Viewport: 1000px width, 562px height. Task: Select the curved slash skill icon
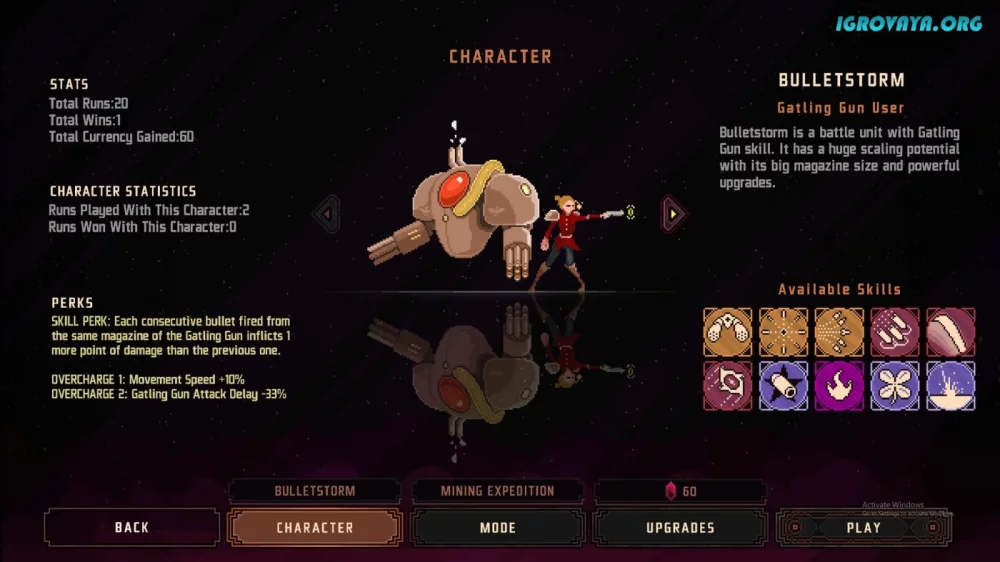pos(950,332)
